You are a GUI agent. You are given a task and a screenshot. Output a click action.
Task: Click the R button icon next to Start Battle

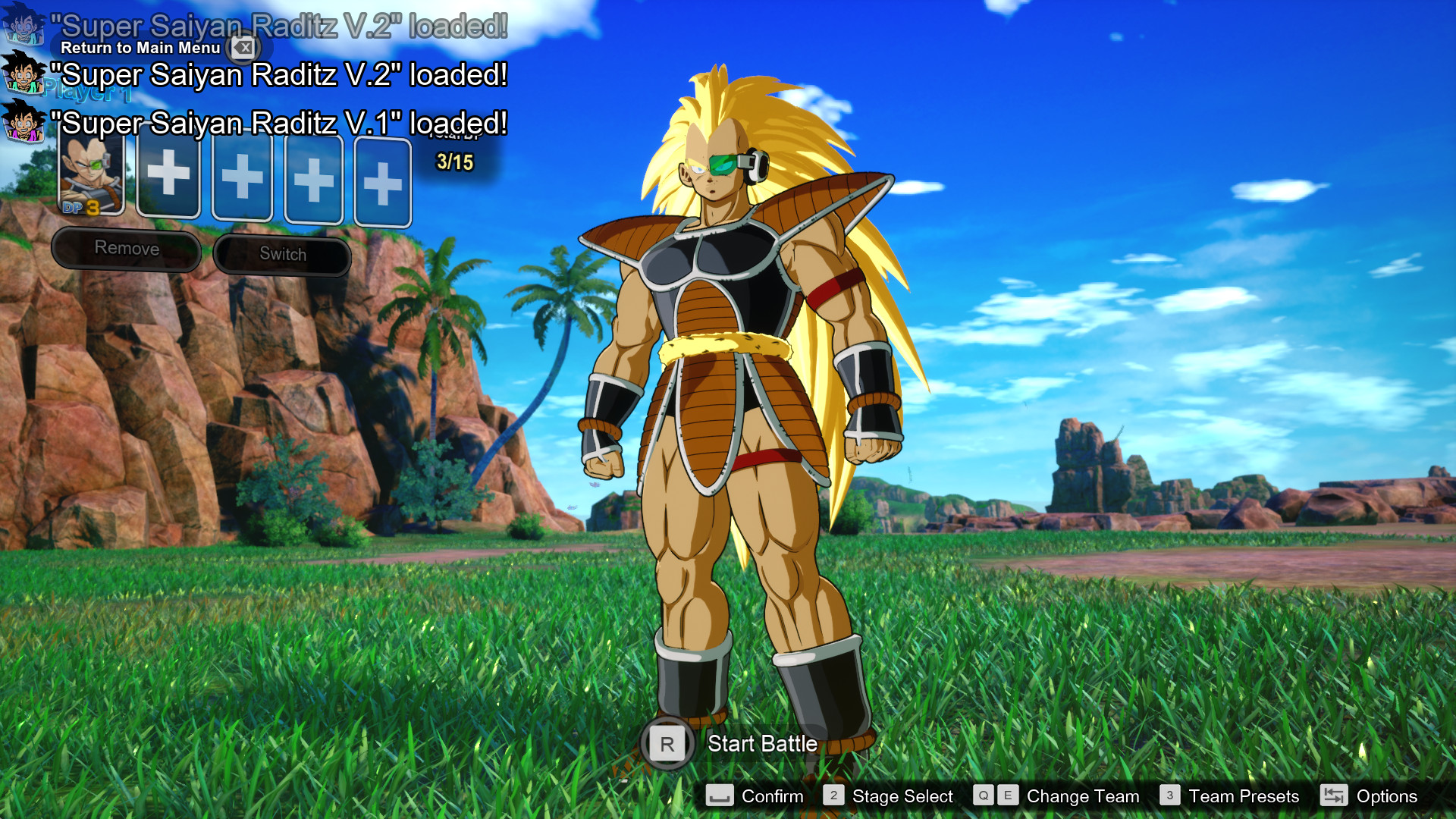pyautogui.click(x=667, y=744)
